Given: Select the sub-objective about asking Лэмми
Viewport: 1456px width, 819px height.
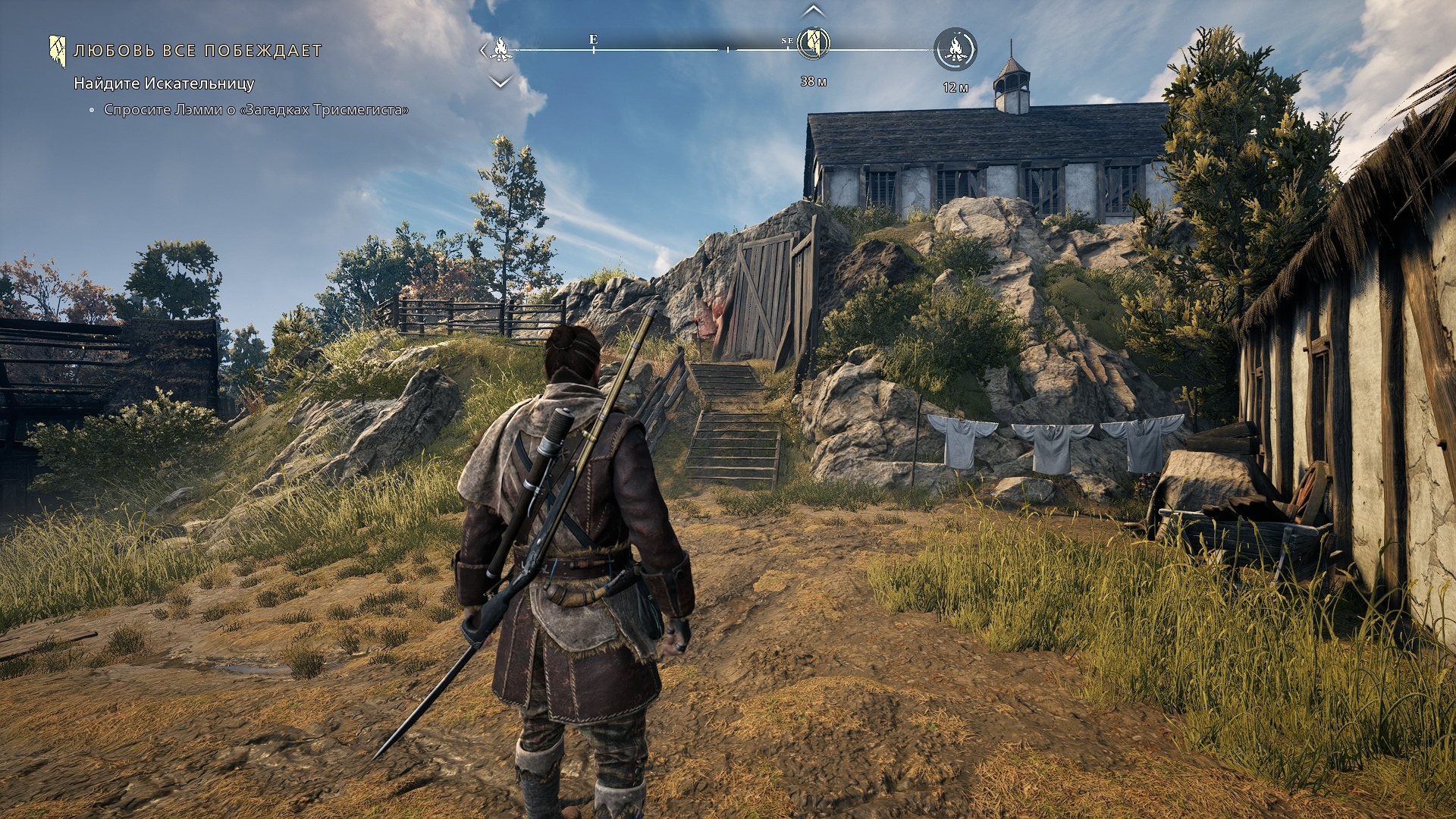Looking at the screenshot, I should (x=256, y=110).
